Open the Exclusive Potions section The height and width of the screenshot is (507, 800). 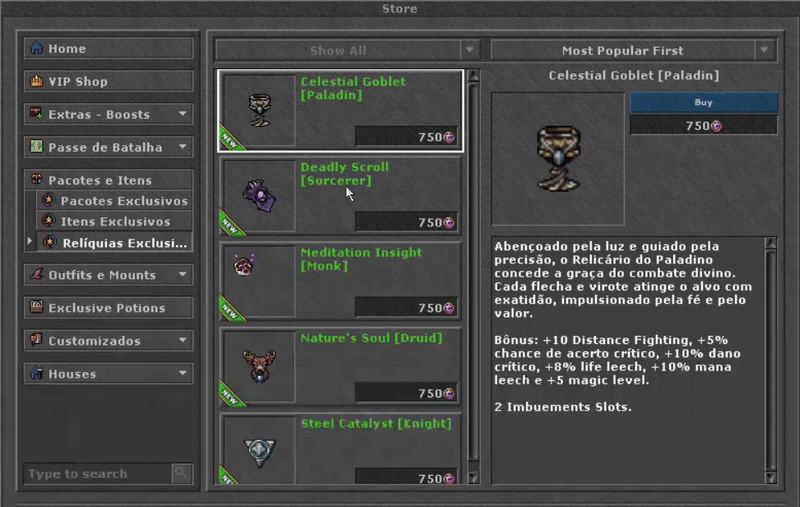pyautogui.click(x=108, y=307)
